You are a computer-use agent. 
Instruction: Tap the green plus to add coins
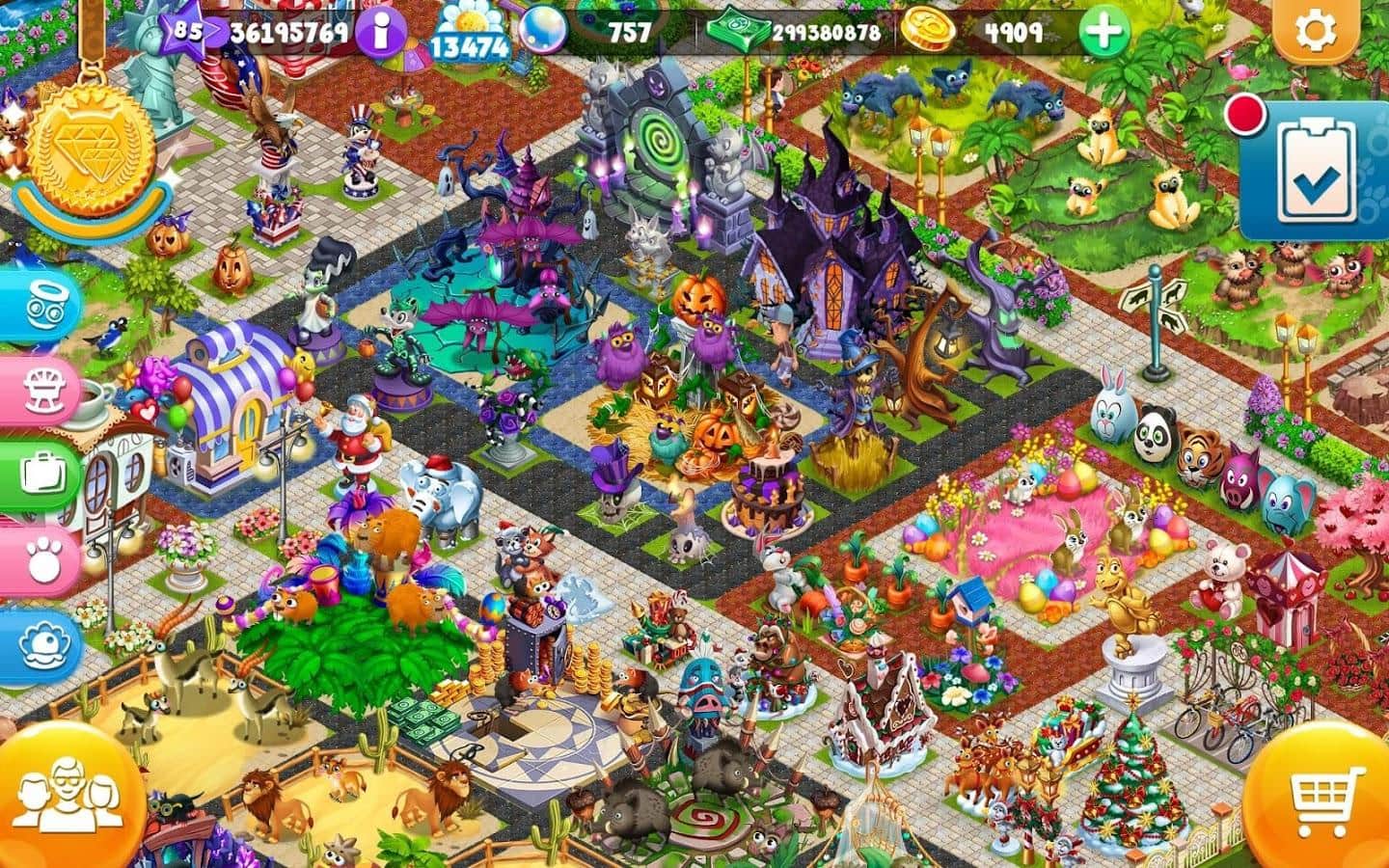(x=1103, y=33)
